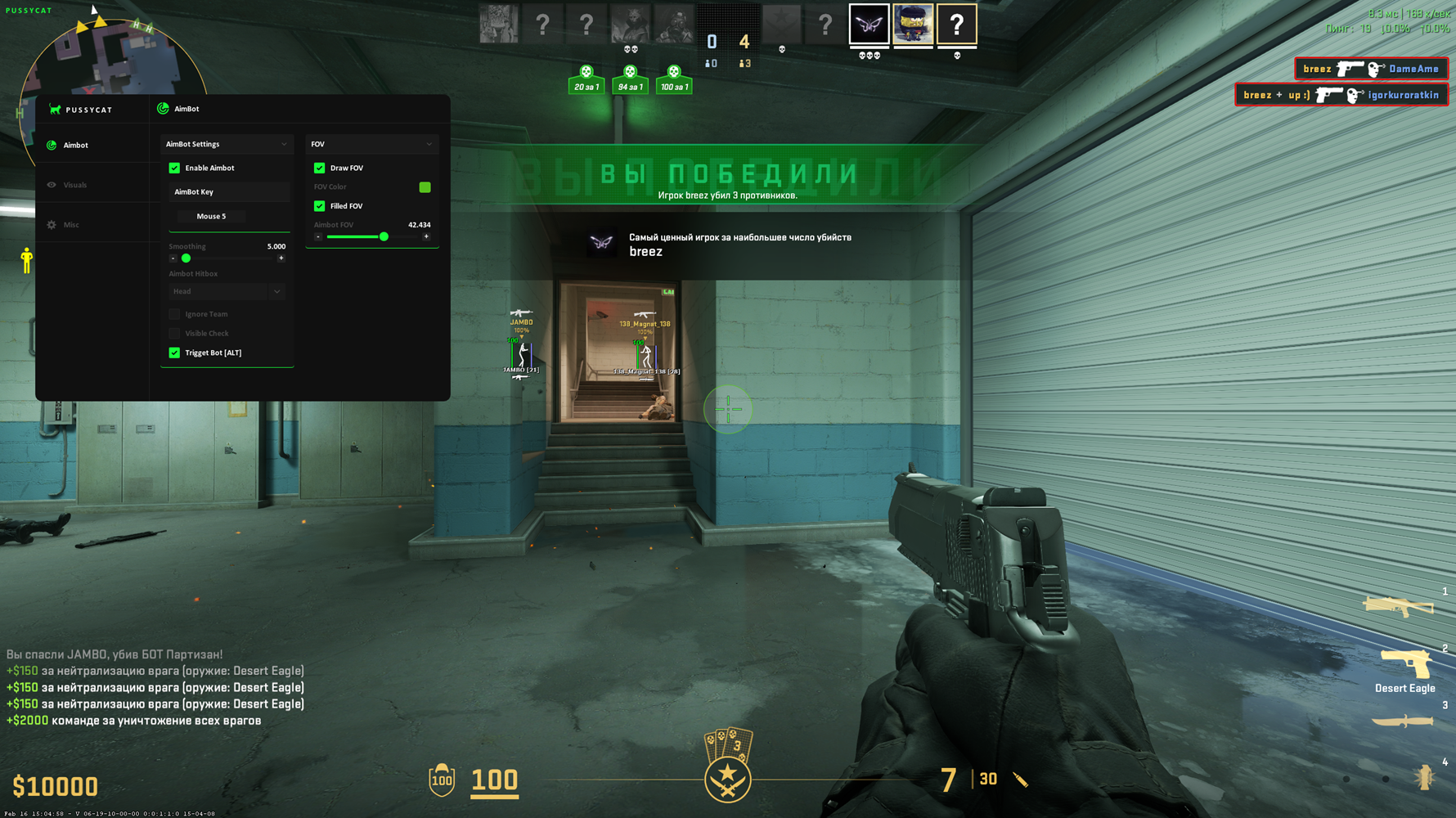Decrease Aimbot FOV with the minus button
The width and height of the screenshot is (1456, 818).
pyautogui.click(x=318, y=236)
